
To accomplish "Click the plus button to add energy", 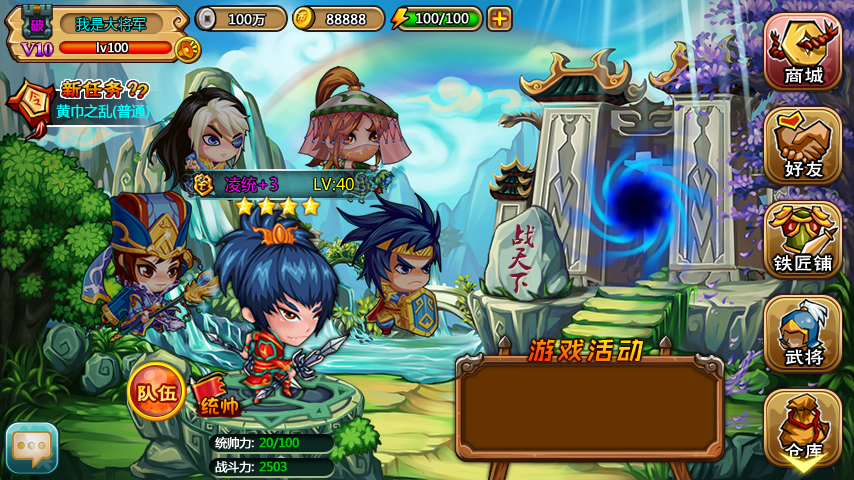I will 499,18.
